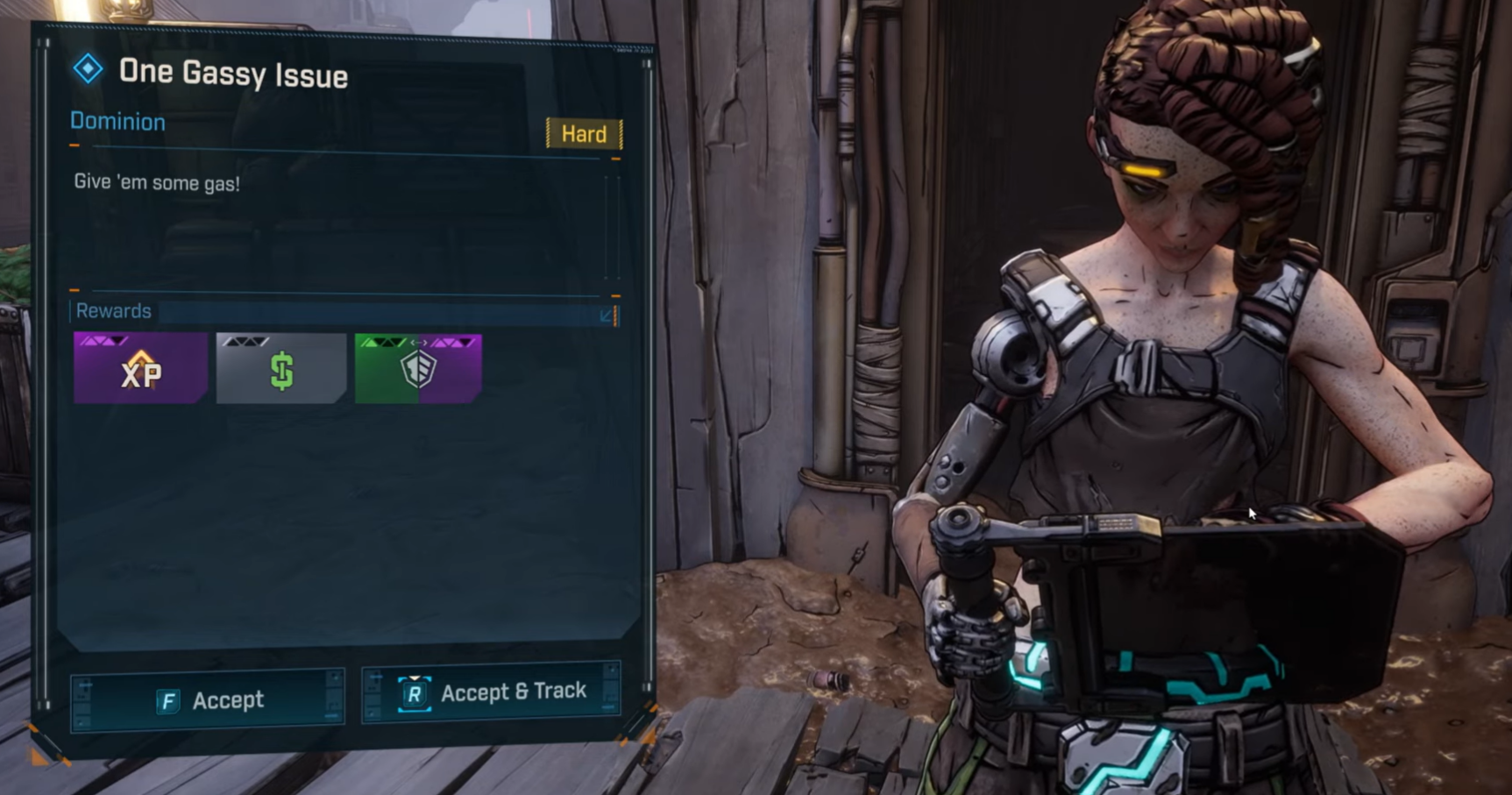Viewport: 1512px width, 795px height.
Task: Expand the mission description area
Action: [342, 219]
